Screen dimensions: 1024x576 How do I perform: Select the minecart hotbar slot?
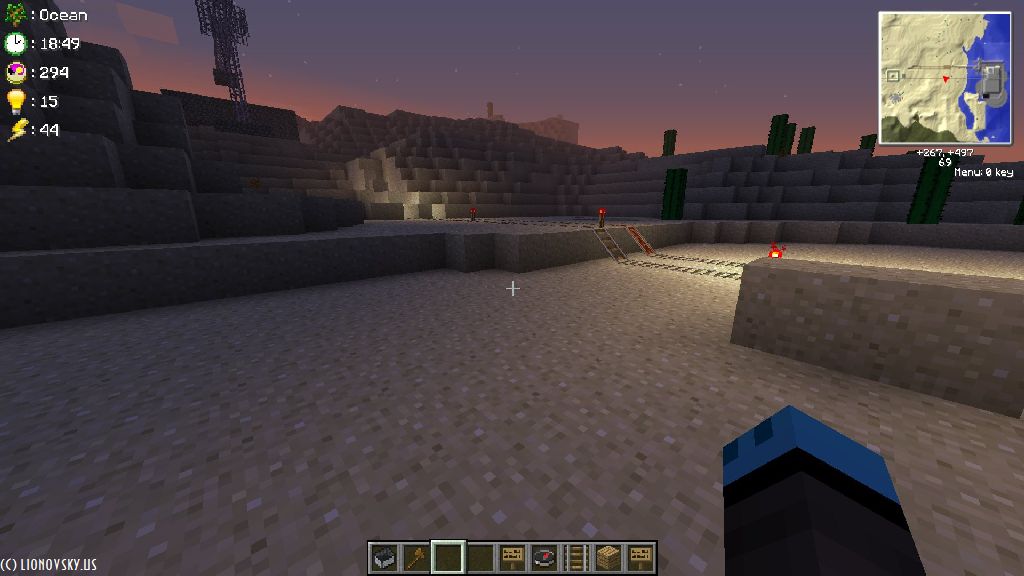click(383, 557)
